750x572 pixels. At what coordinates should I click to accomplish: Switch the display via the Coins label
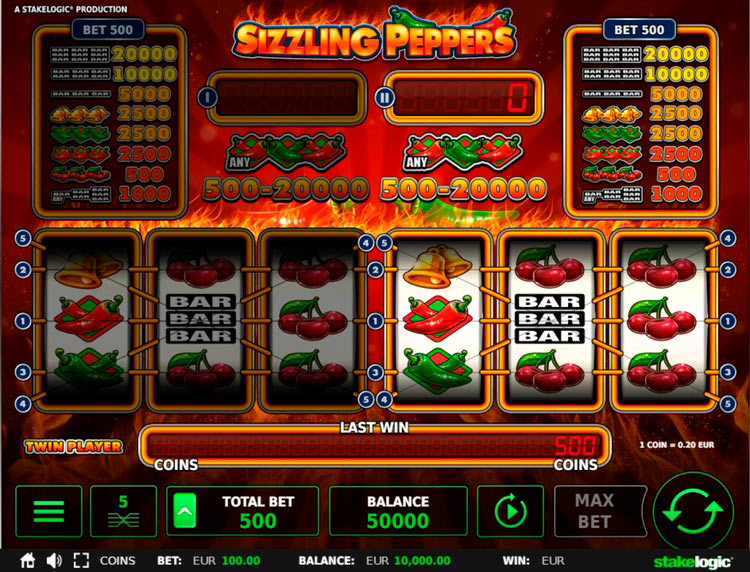coord(118,561)
